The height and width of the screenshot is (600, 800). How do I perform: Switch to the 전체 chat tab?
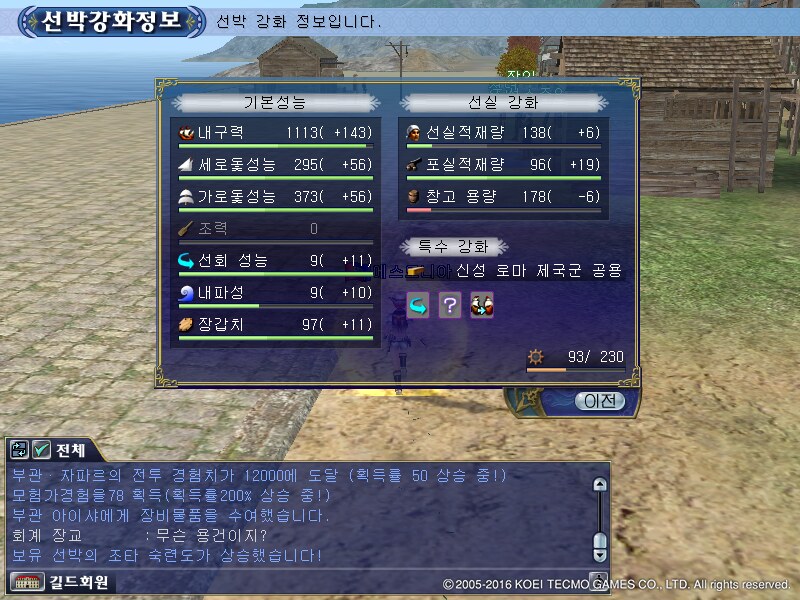pyautogui.click(x=71, y=450)
